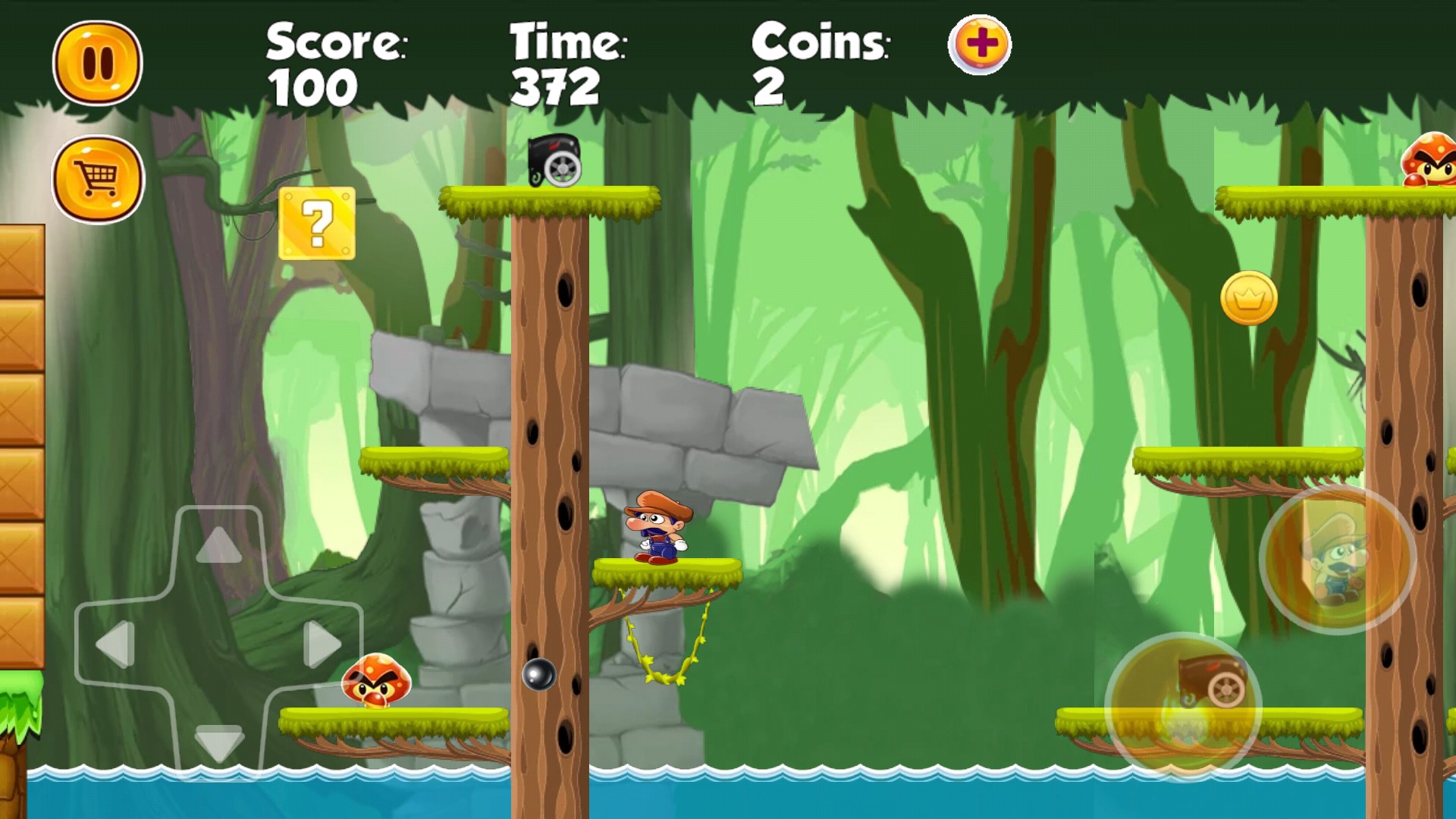
Task: Add more coins with the plus button
Action: click(980, 45)
